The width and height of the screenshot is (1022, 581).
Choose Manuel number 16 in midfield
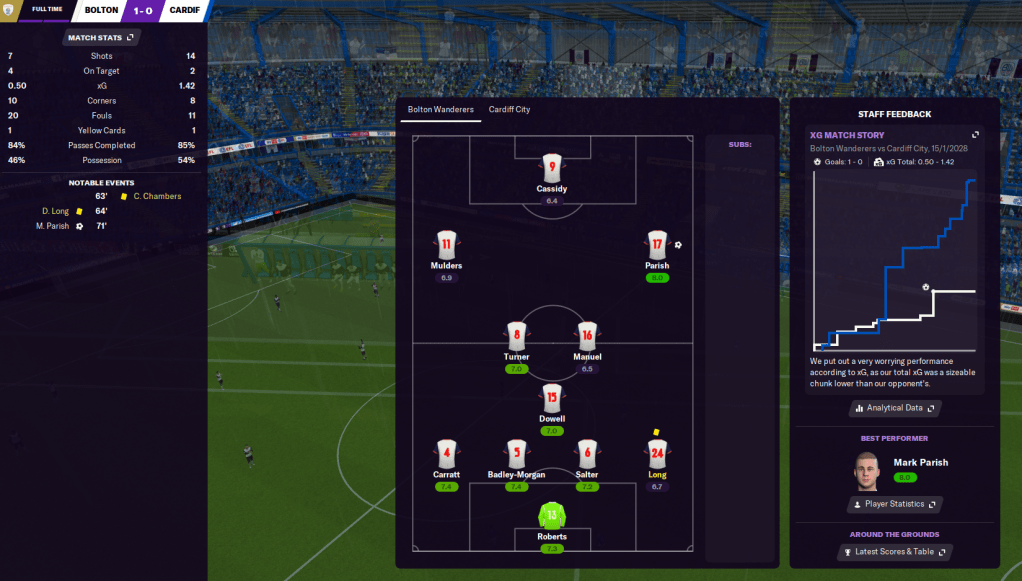click(x=587, y=336)
